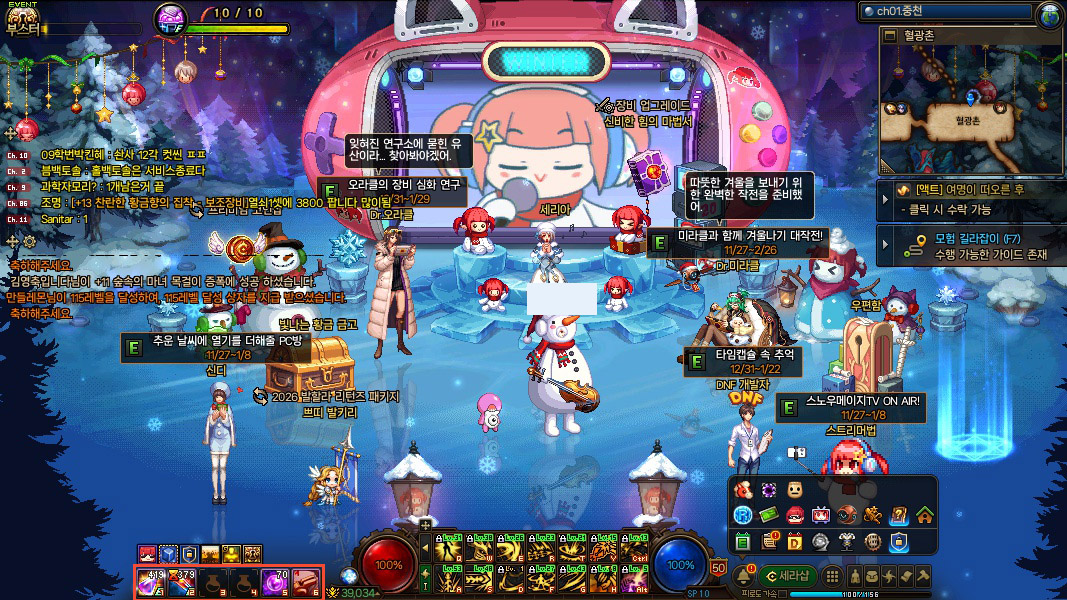Open the world globe icon
1067x600 pixels.
[1049, 14]
